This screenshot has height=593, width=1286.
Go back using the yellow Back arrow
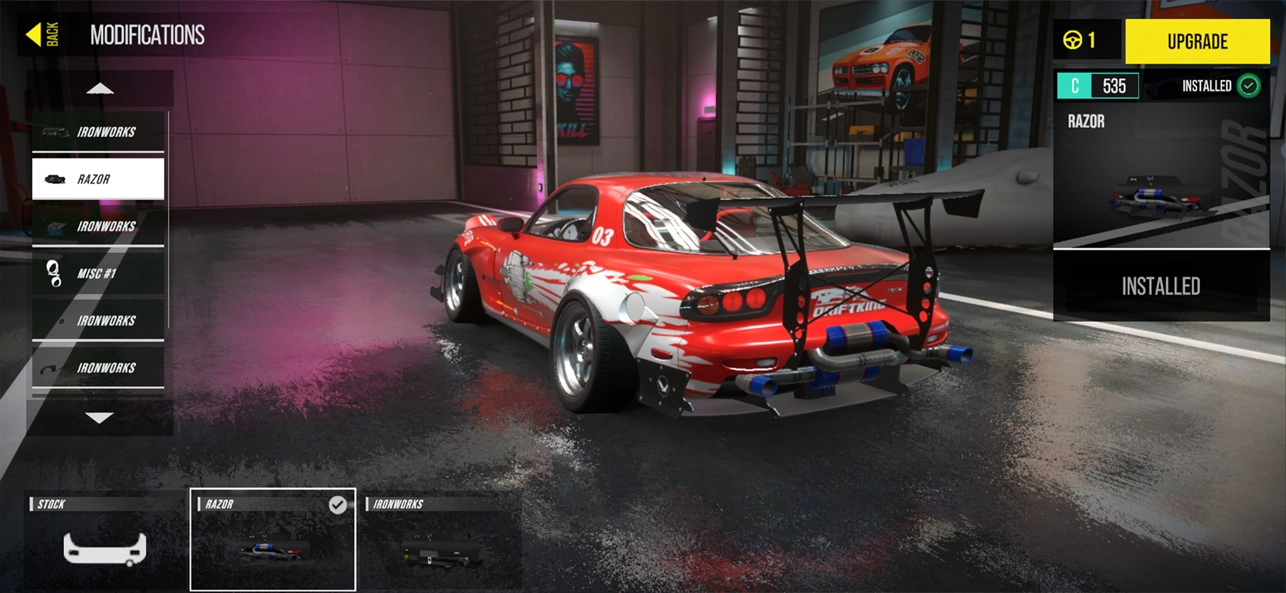42,35
